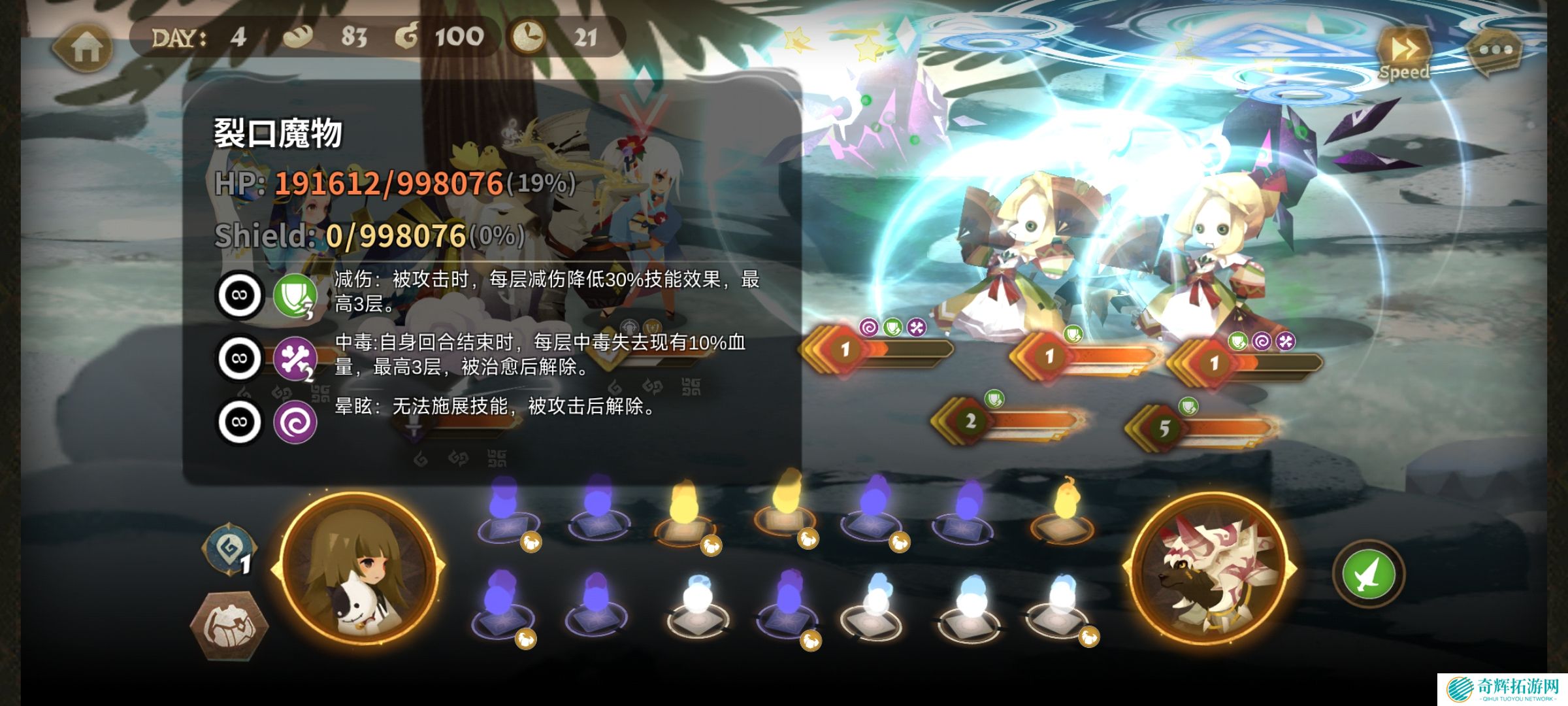Confirm with the green sword button
The width and height of the screenshot is (1568, 706).
tap(1368, 575)
